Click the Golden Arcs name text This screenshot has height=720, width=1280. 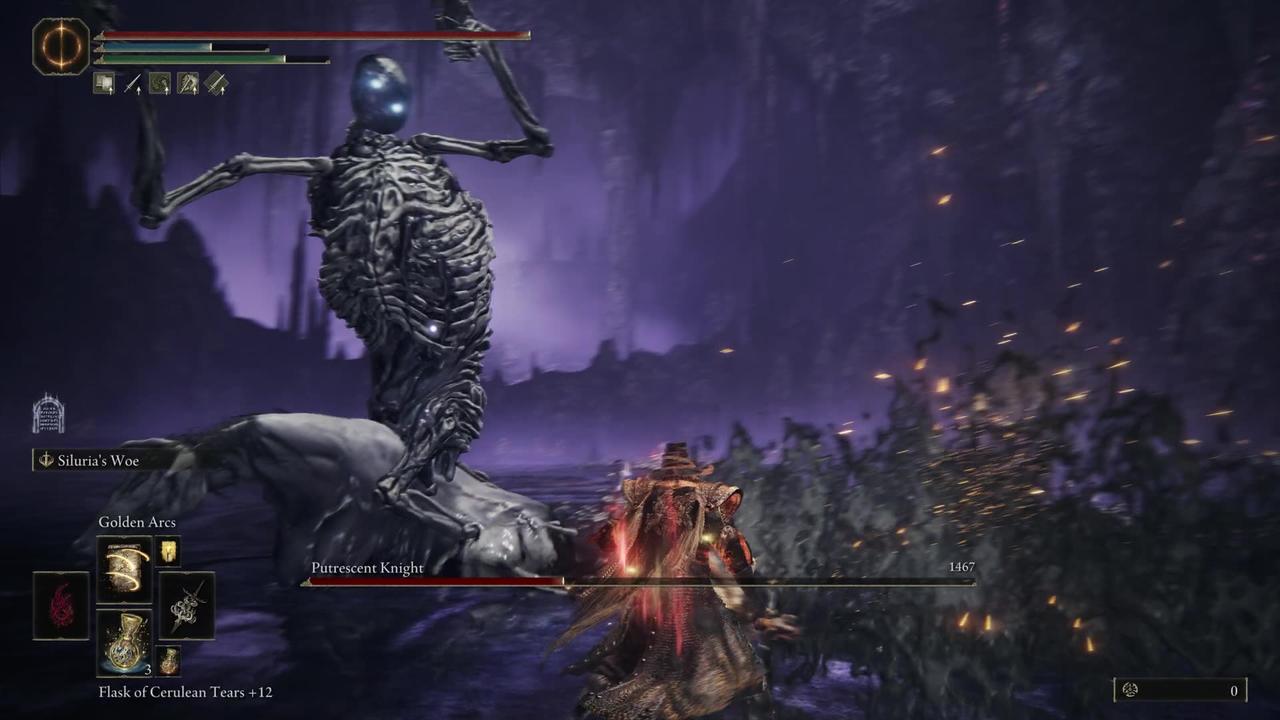(137, 522)
